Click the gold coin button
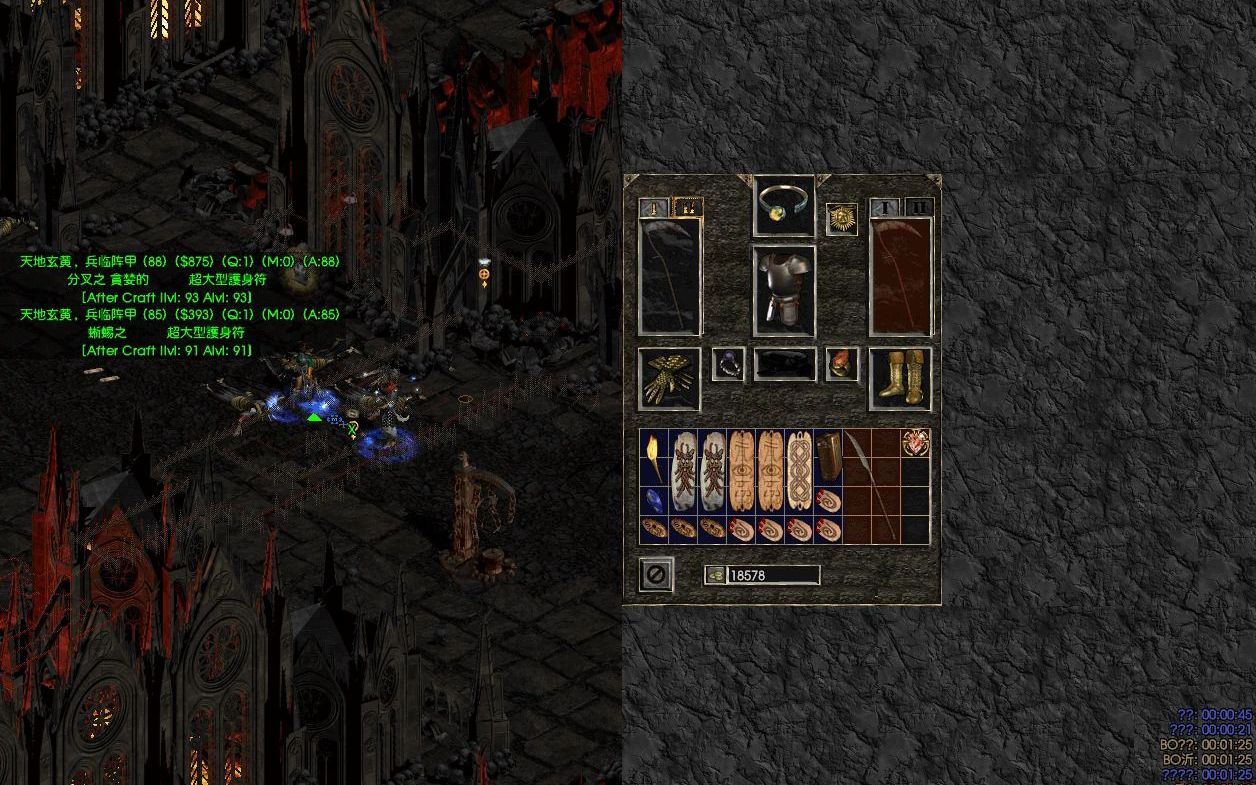 715,575
